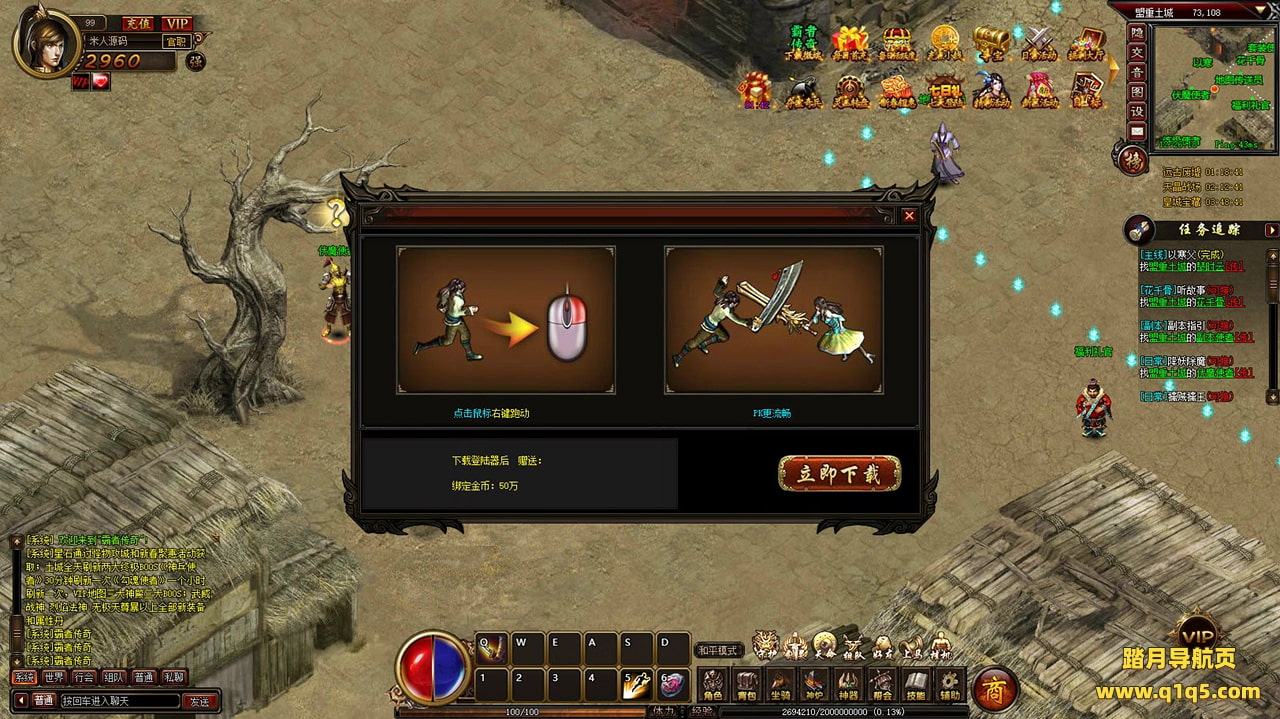Viewport: 1280px width, 719px height.
Task: Open the 角色 character panel
Action: 712,686
